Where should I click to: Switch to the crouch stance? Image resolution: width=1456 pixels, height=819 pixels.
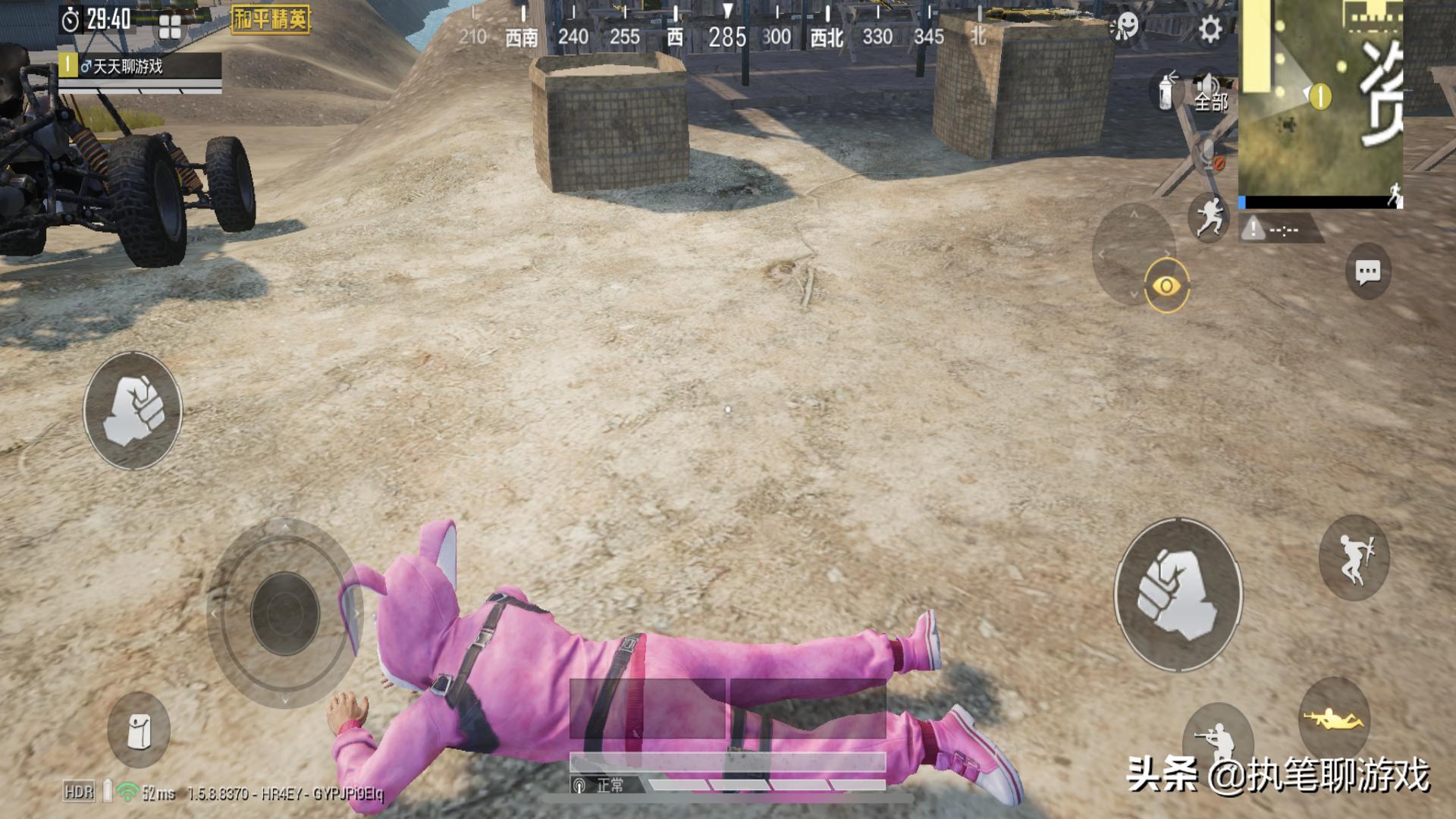[x=1217, y=737]
